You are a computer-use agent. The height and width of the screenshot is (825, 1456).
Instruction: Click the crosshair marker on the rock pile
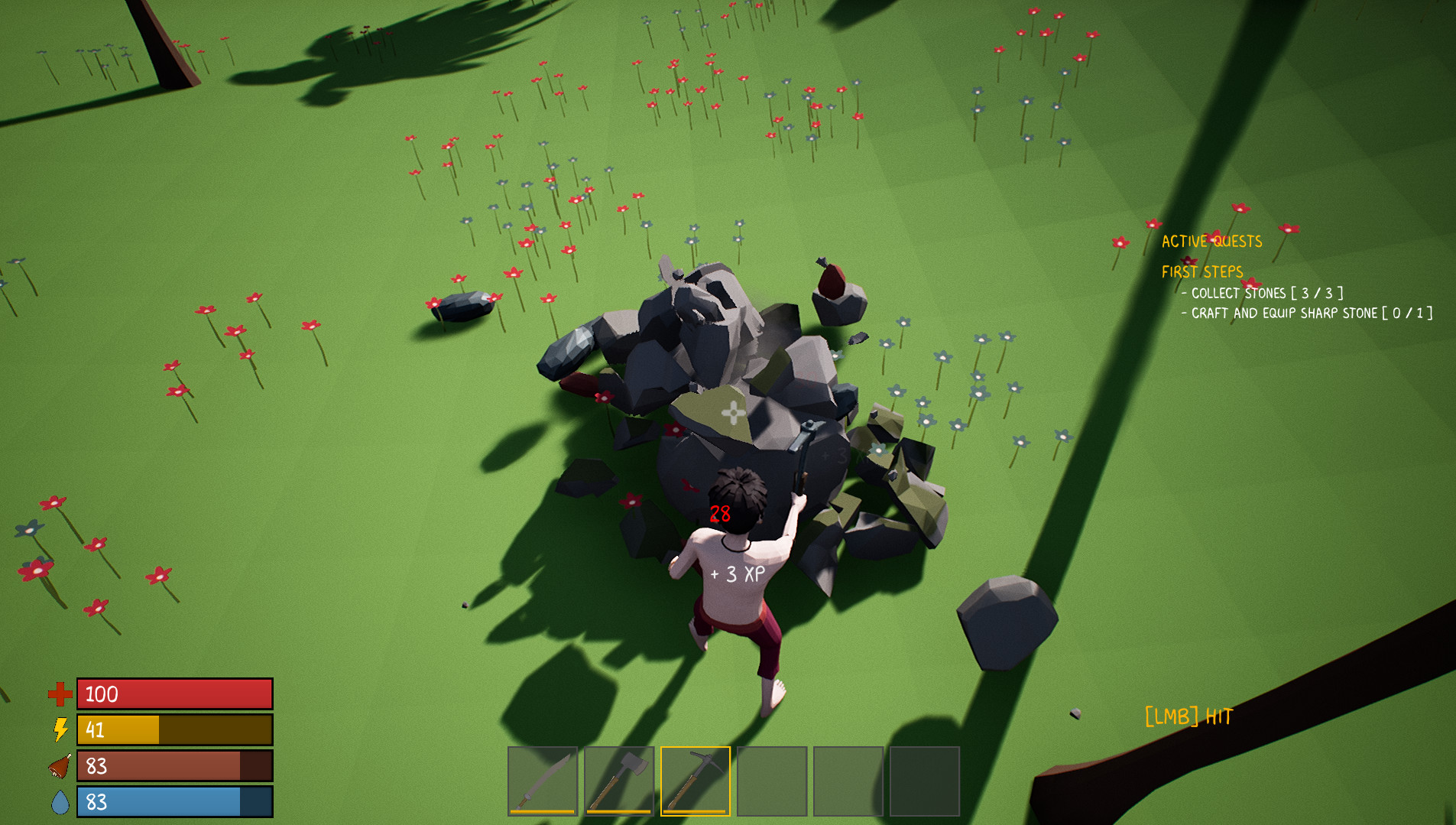click(731, 413)
